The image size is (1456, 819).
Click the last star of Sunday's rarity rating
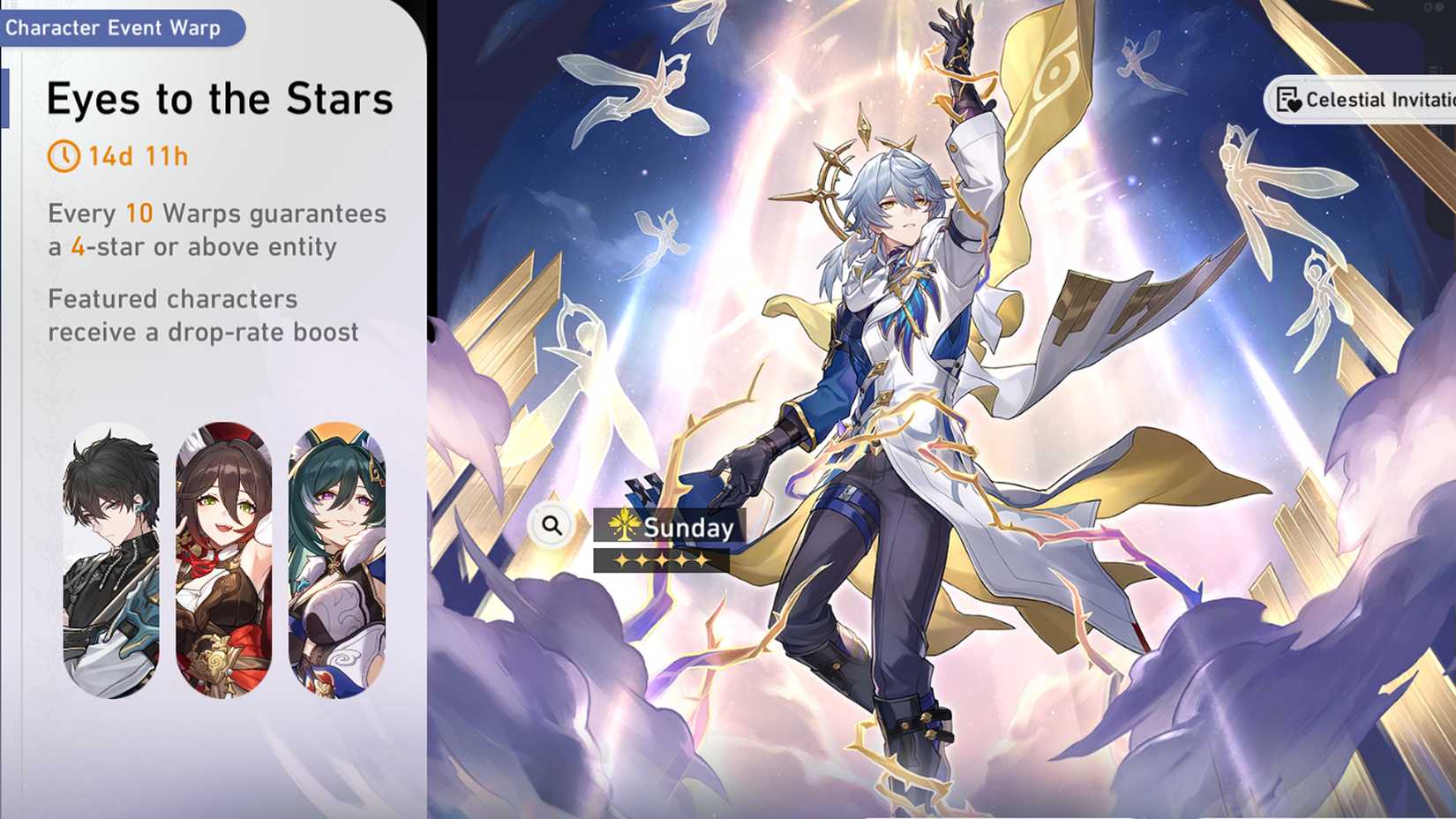click(x=702, y=561)
